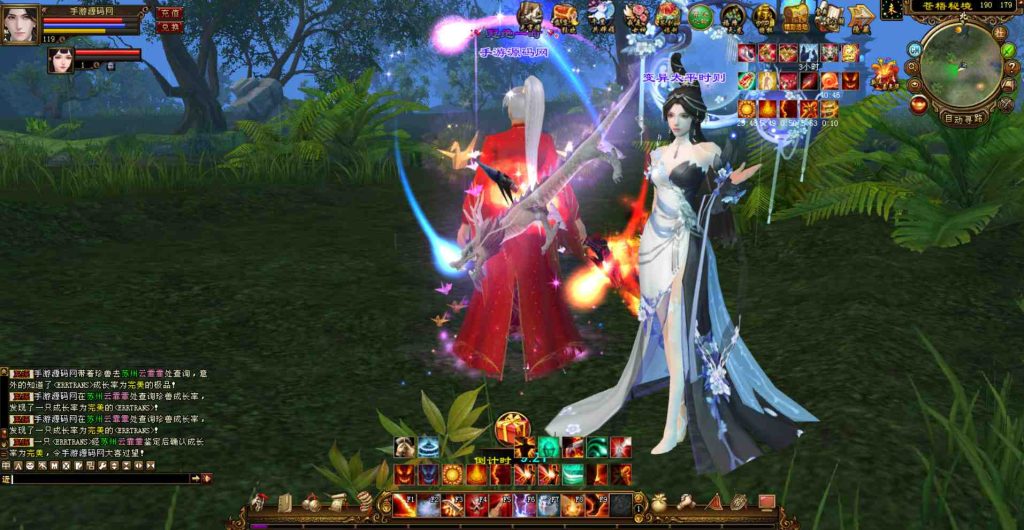This screenshot has height=530, width=1024.
Task: Select the player character portrait
Action: coord(20,24)
